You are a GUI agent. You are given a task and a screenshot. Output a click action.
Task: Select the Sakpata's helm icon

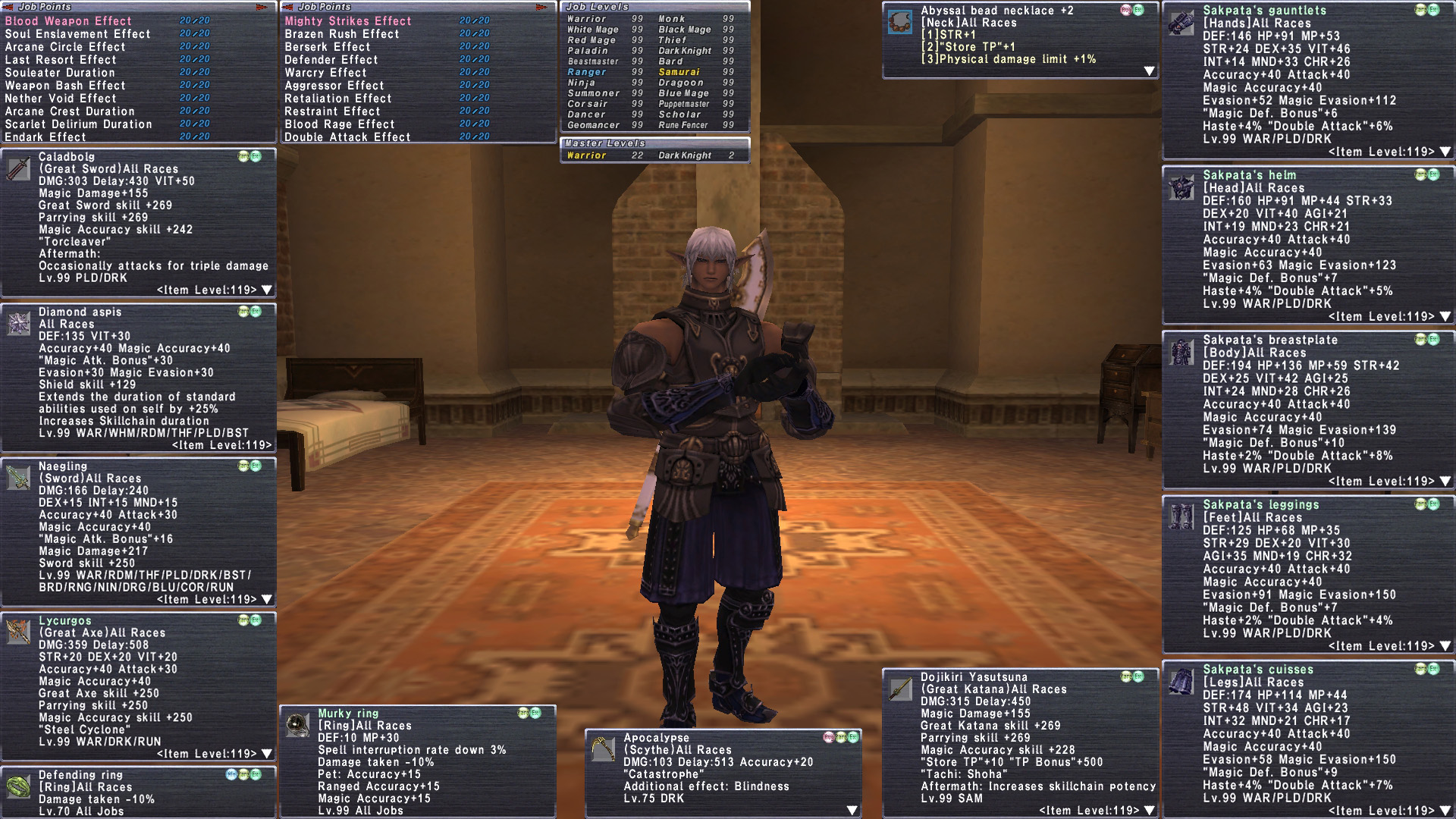click(1181, 187)
